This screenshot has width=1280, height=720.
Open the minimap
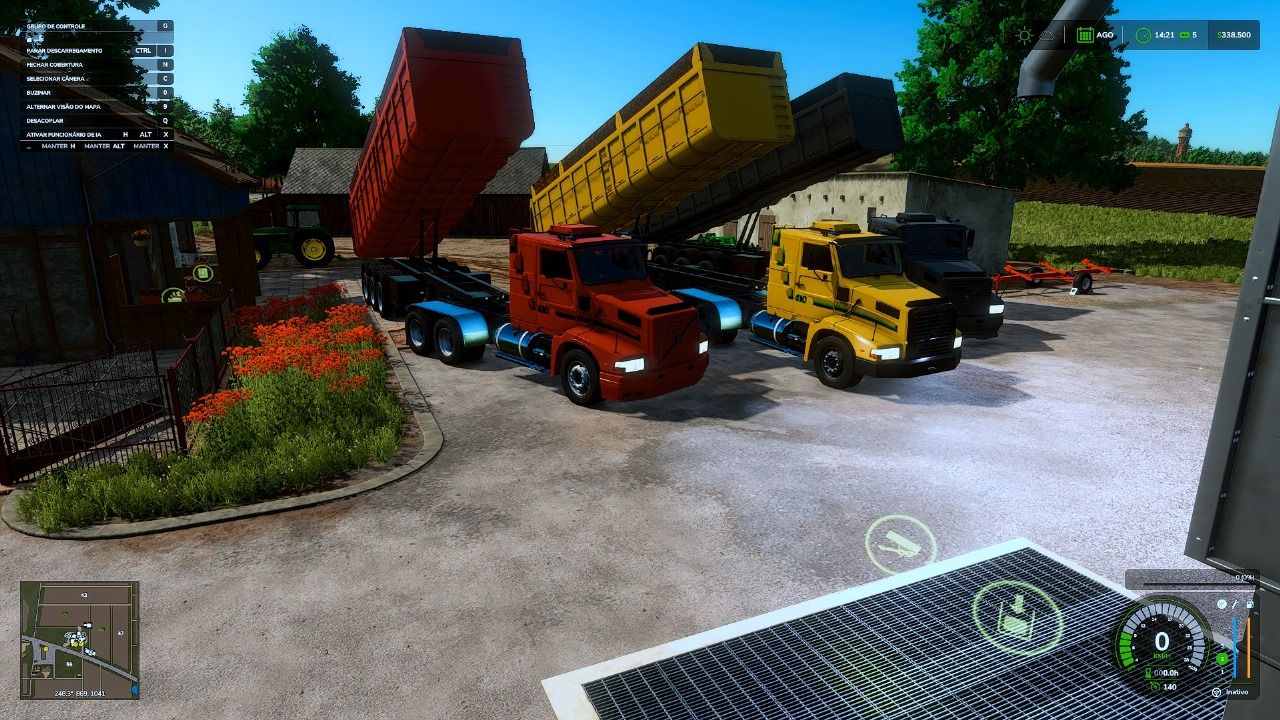pos(79,640)
